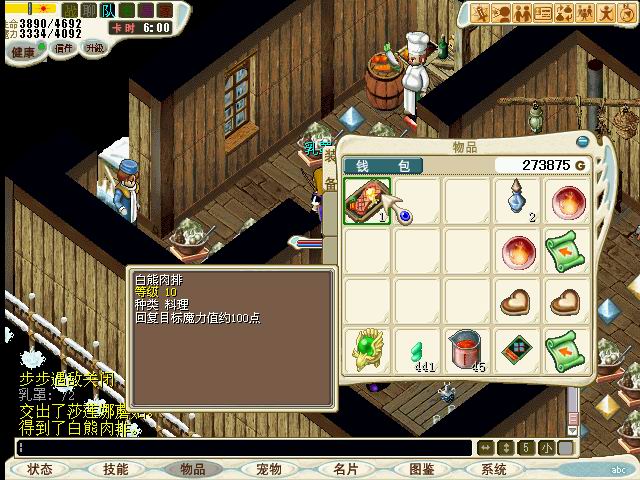
Task: Open the 技能 skills menu
Action: coord(116,469)
